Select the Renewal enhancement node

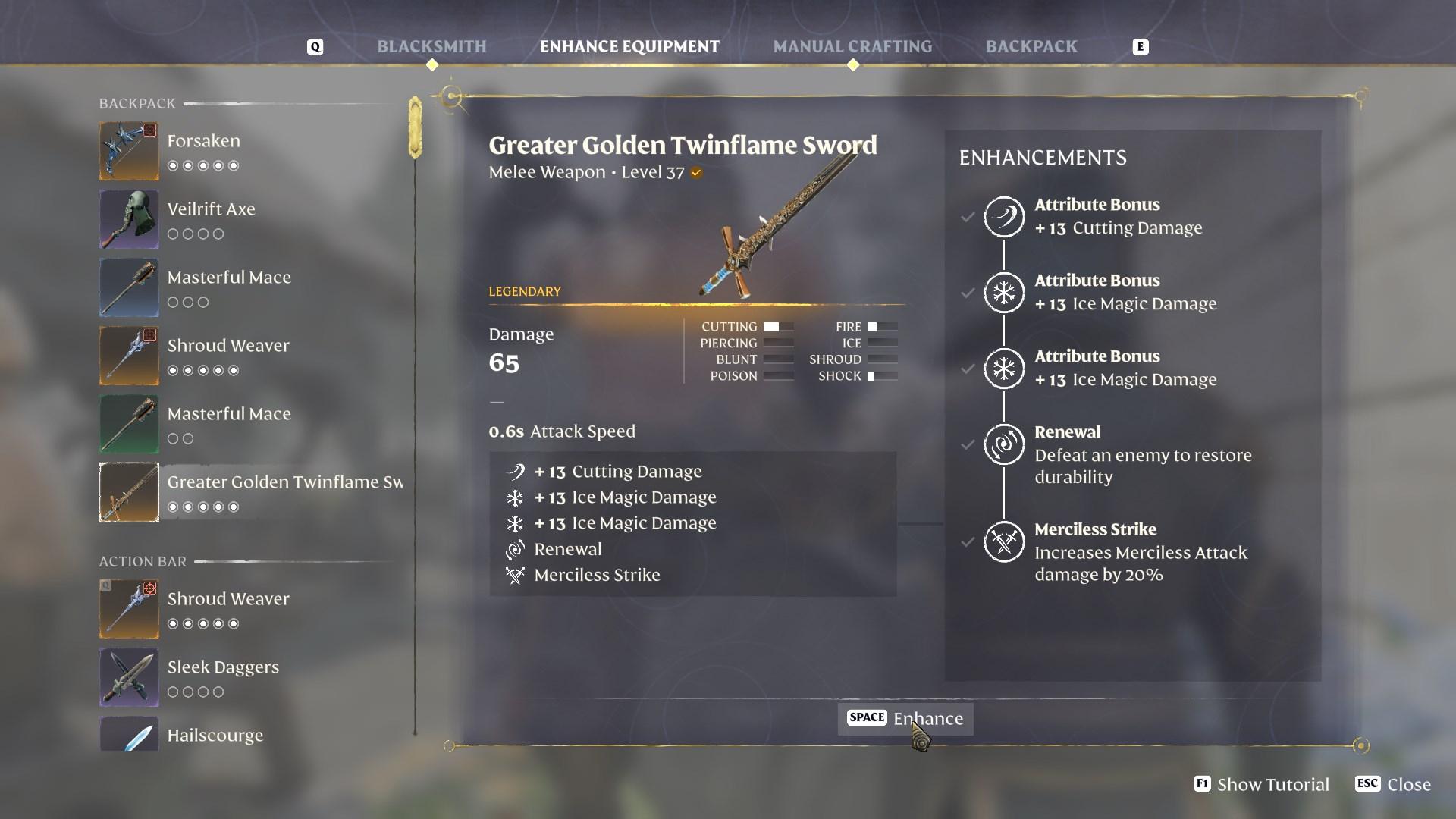click(1004, 444)
